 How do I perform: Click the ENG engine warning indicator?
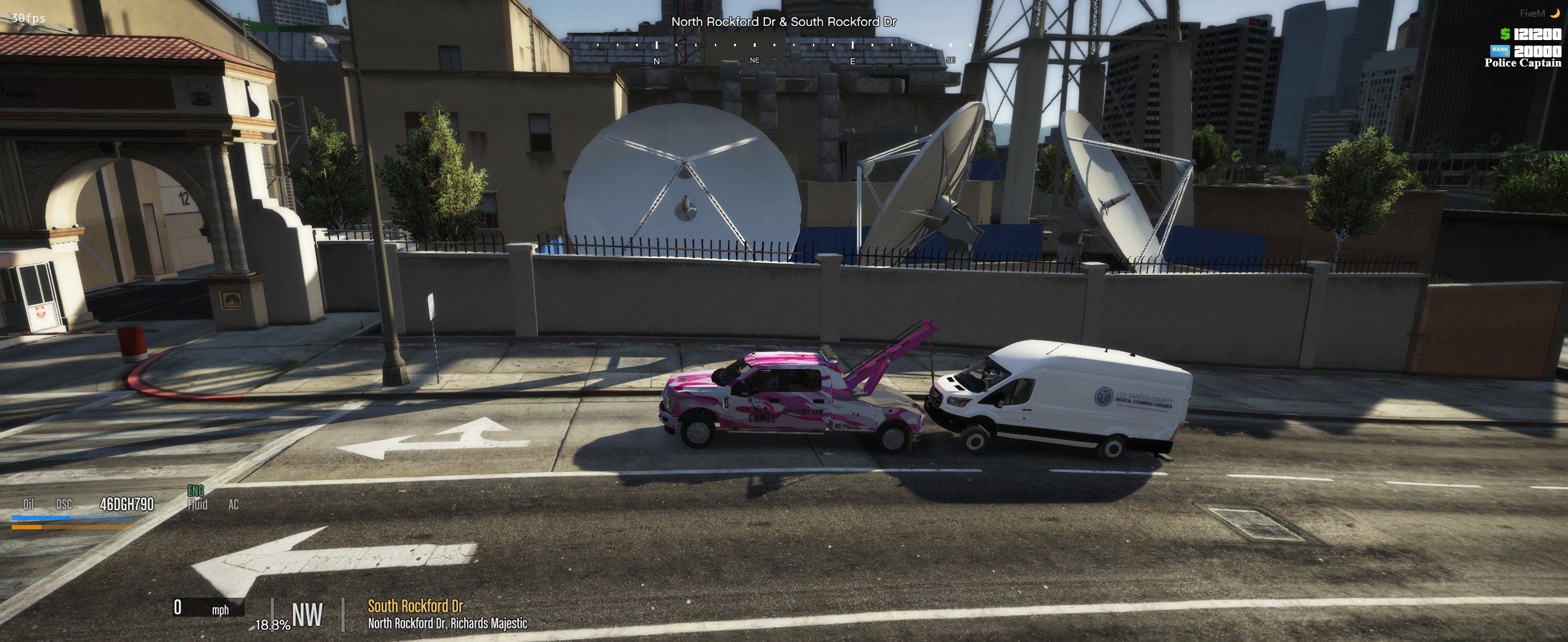coord(195,491)
